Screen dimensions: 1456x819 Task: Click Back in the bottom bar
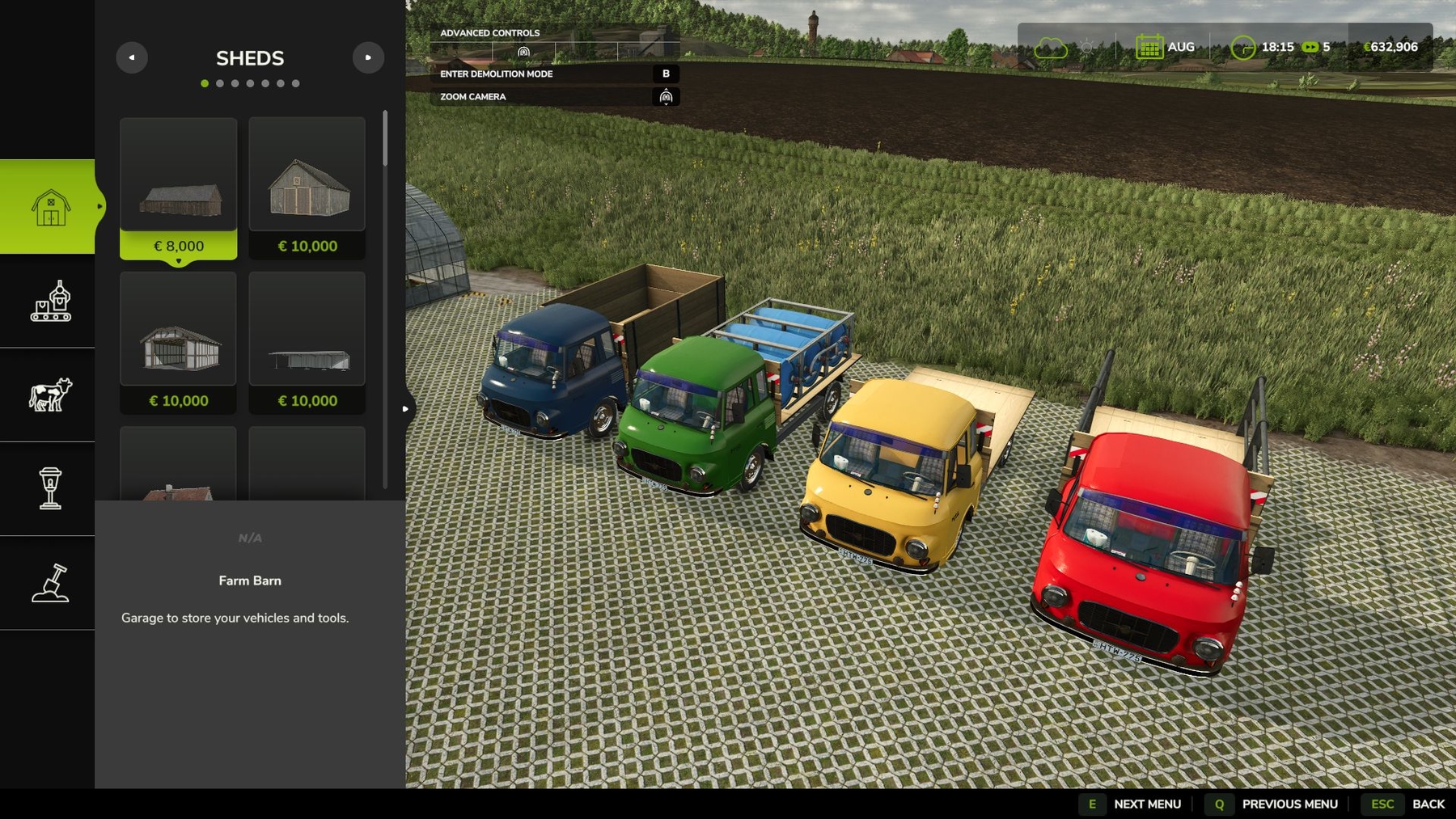pos(1428,804)
